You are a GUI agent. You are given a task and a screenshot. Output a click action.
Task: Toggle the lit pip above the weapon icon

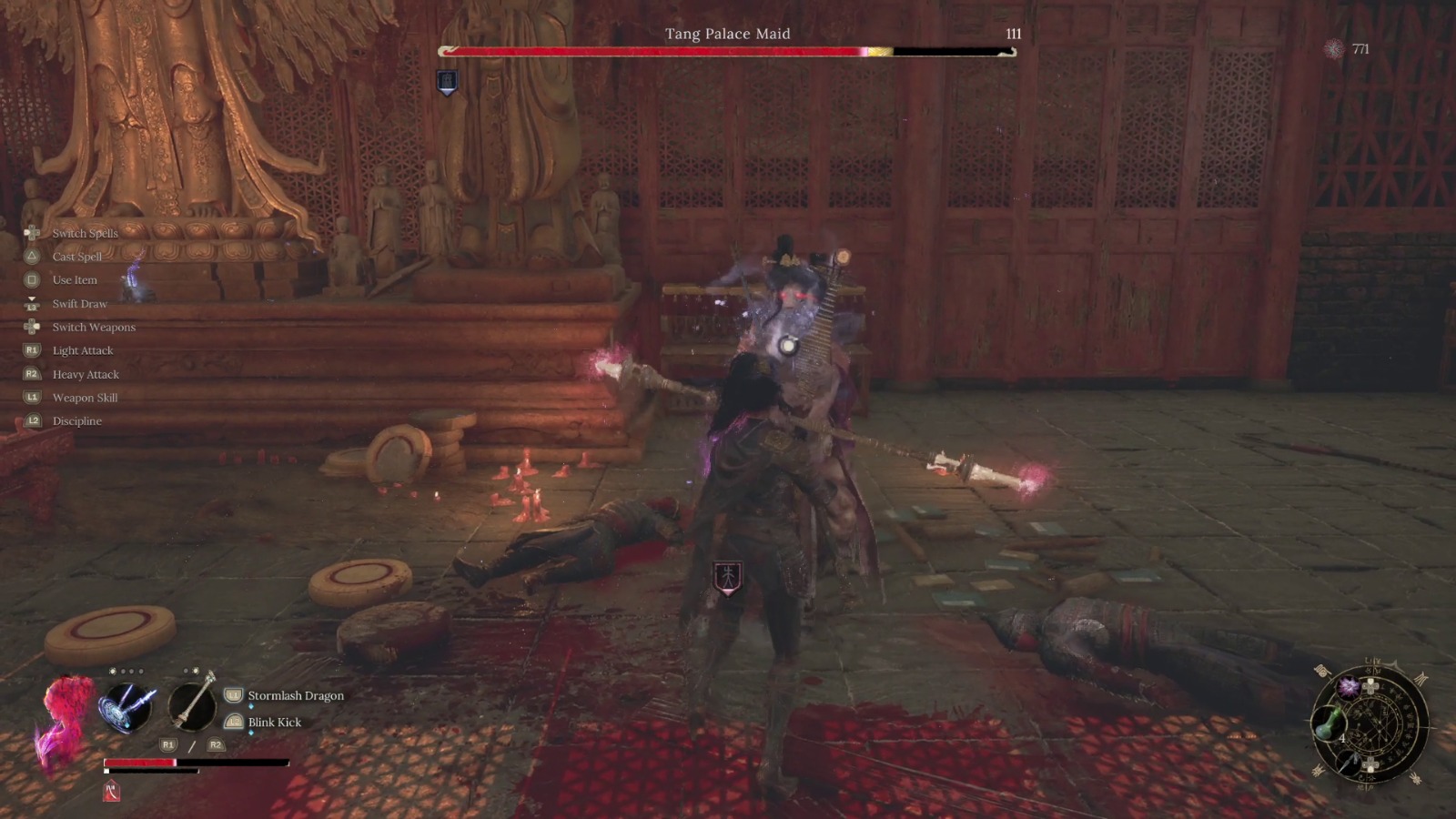pyautogui.click(x=197, y=671)
